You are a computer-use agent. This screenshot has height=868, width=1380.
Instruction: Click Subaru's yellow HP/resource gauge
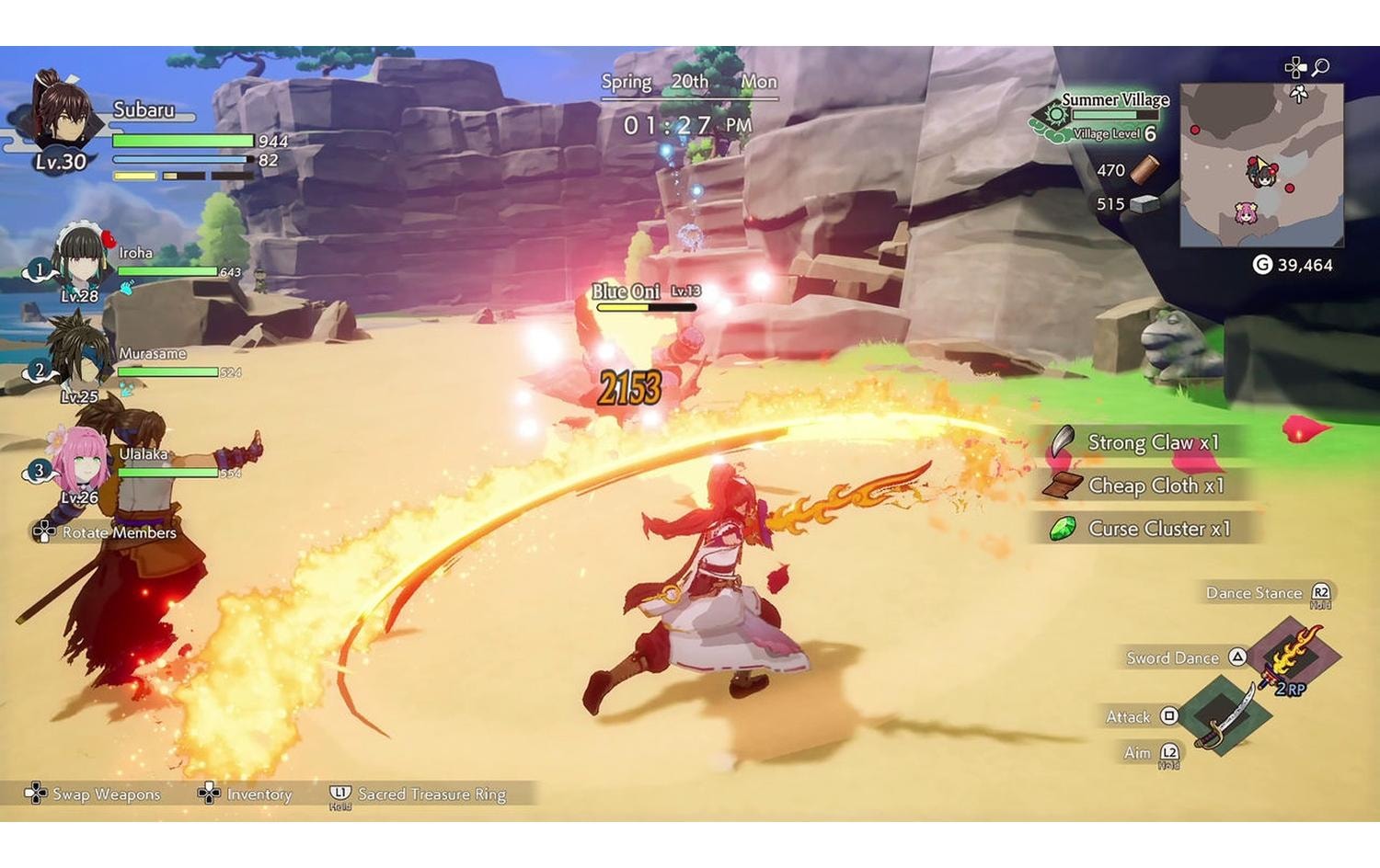click(133, 176)
